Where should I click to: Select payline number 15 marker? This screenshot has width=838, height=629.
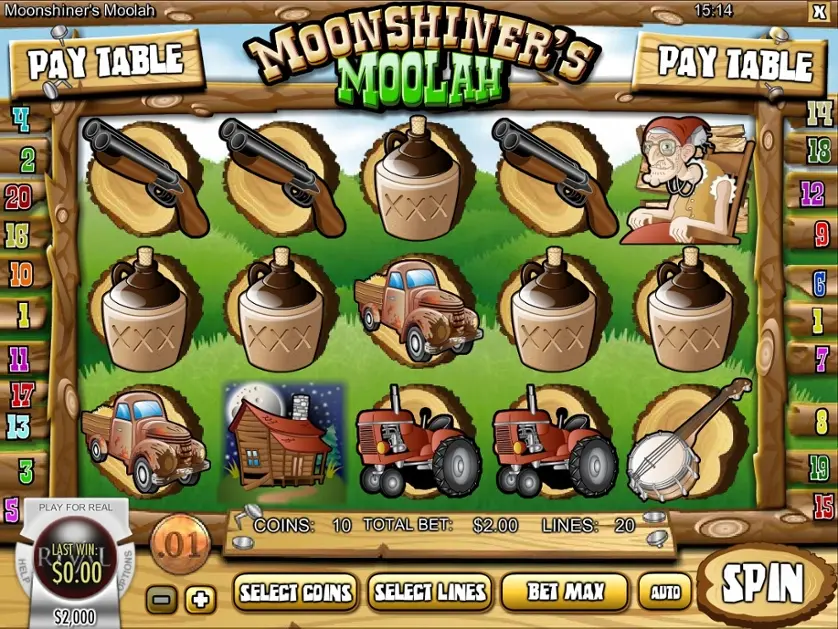coord(823,506)
